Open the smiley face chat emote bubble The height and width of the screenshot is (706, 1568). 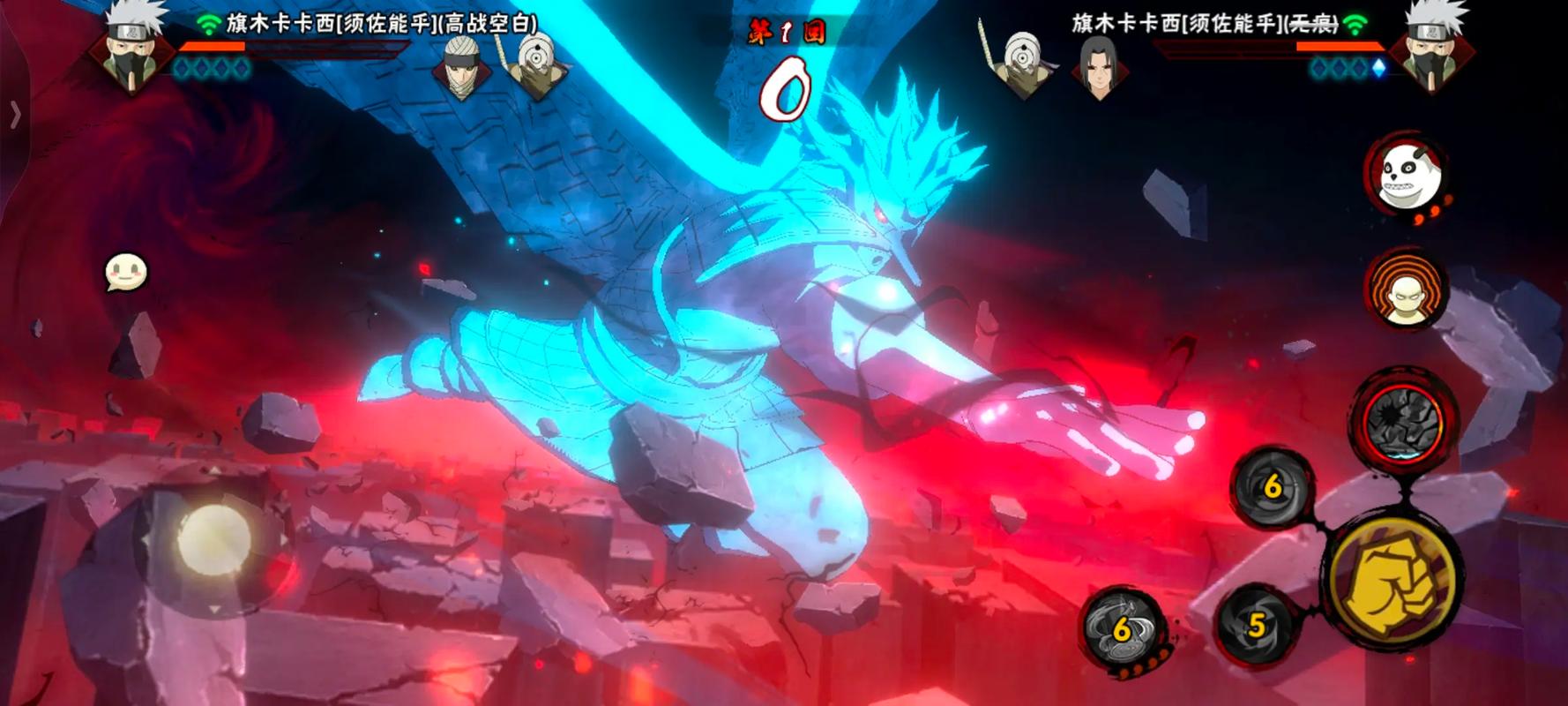pos(125,273)
